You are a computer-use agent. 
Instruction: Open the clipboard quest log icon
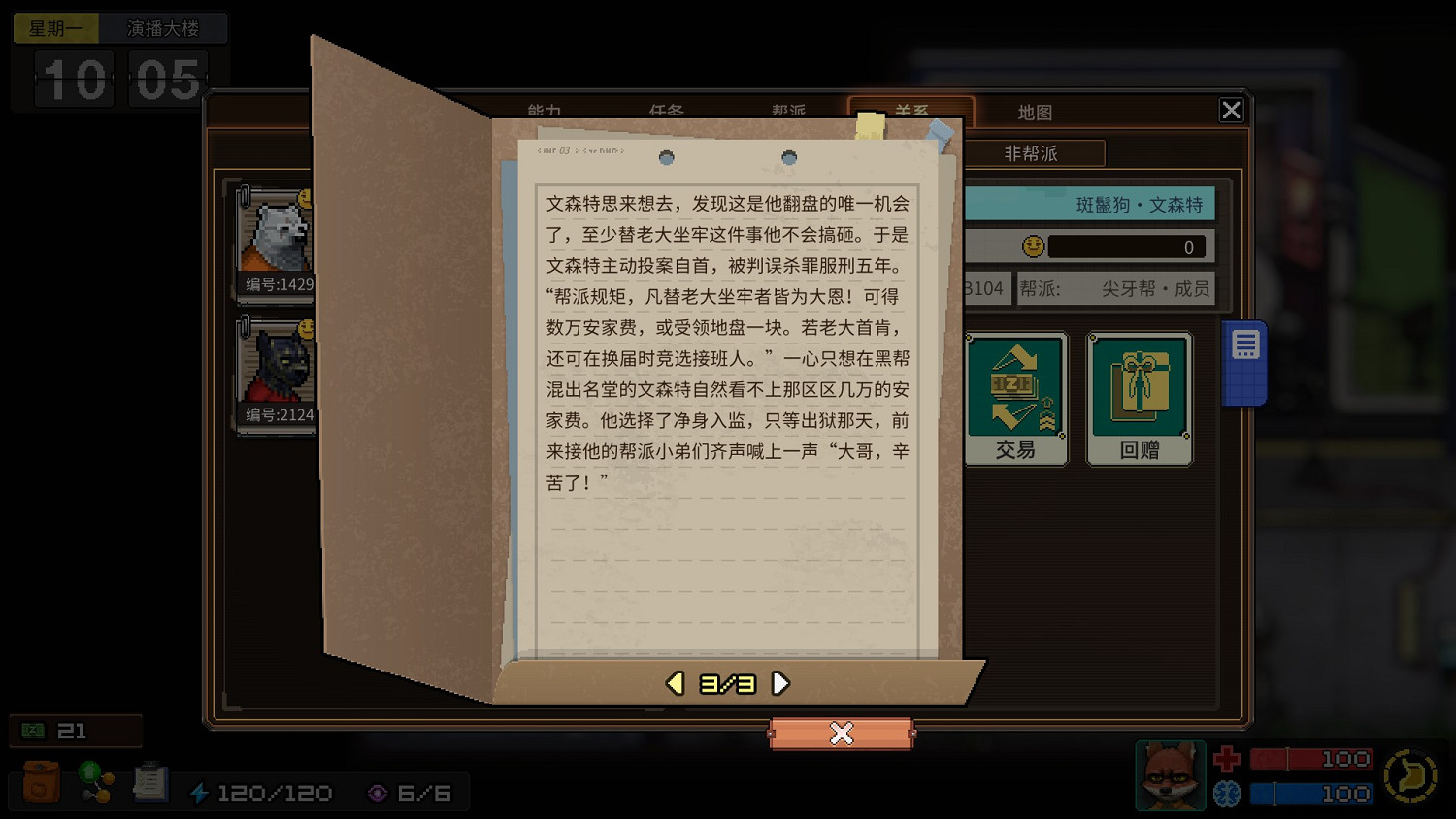149,782
